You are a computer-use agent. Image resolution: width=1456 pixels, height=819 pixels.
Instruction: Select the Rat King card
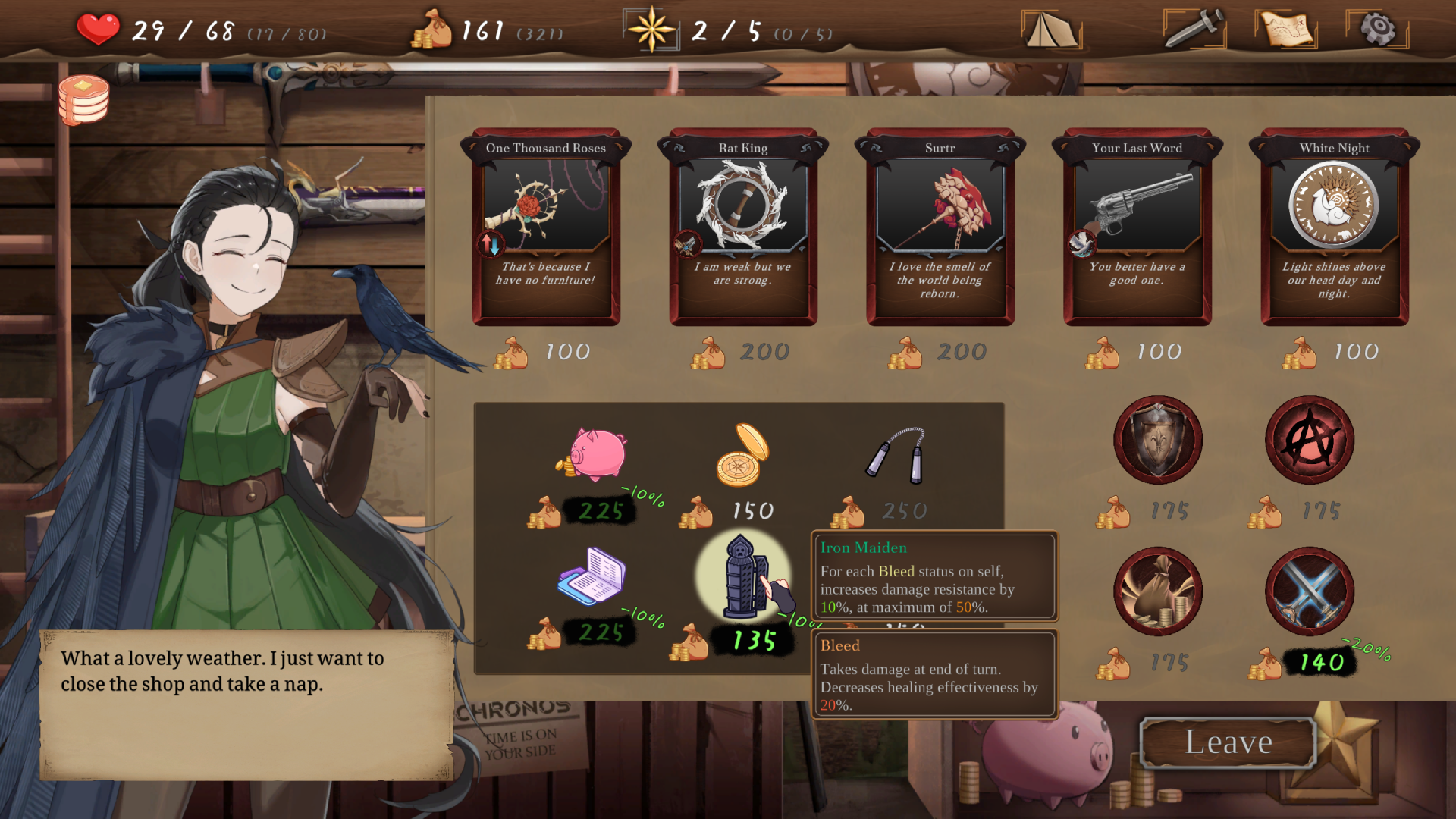(x=743, y=227)
